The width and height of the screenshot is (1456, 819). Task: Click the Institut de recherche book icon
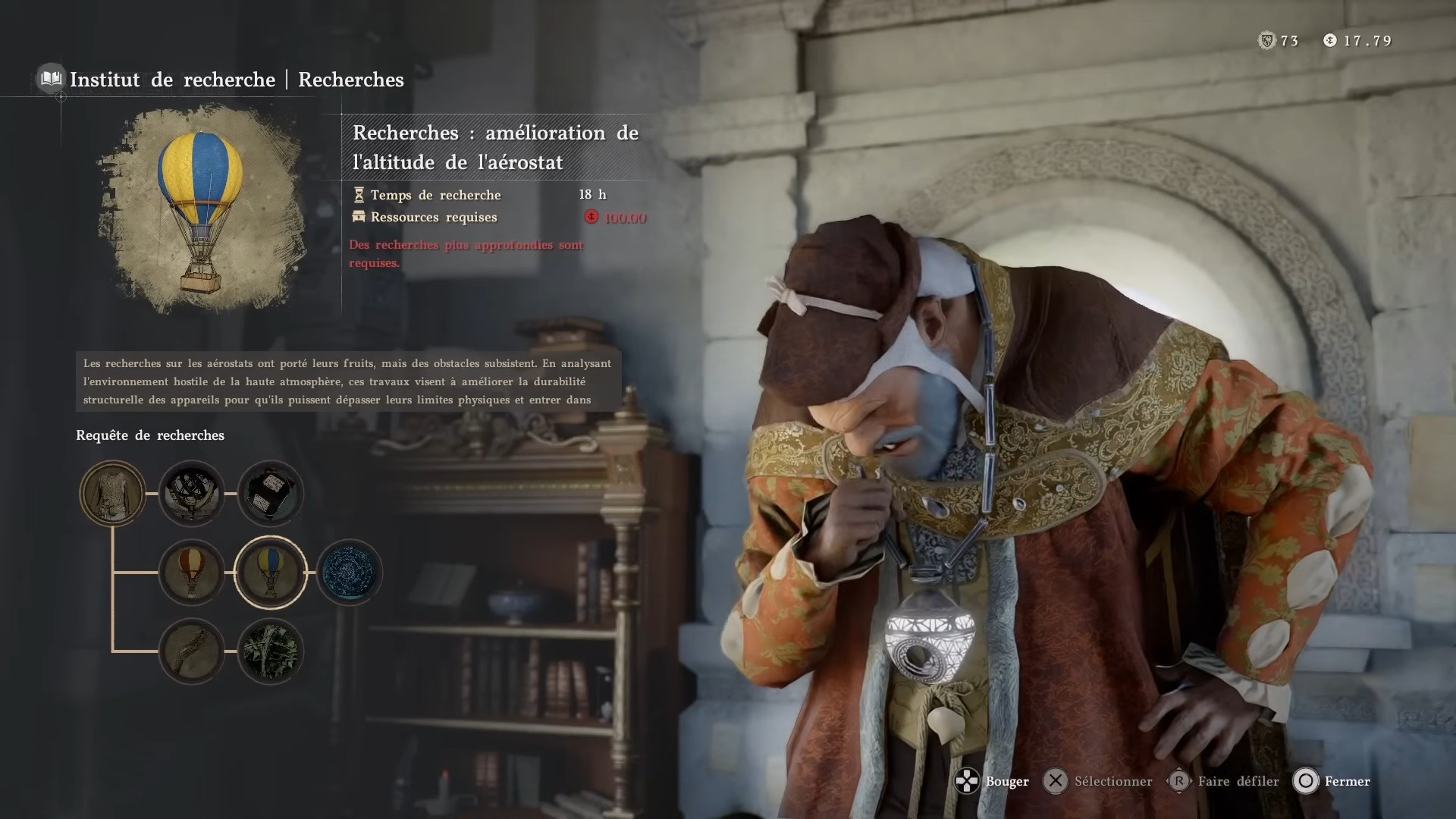pos(51,79)
